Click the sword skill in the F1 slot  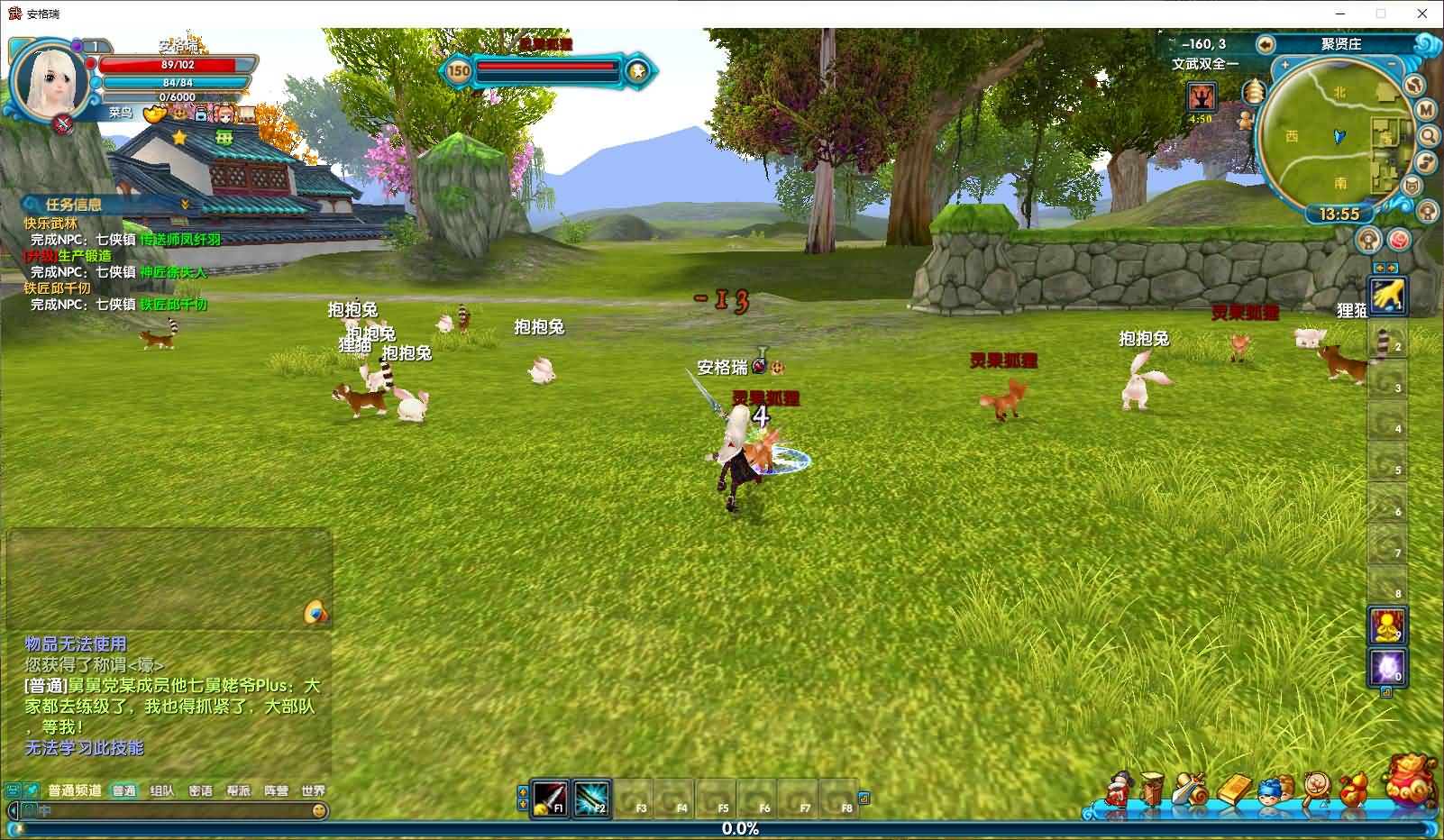pyautogui.click(x=549, y=798)
